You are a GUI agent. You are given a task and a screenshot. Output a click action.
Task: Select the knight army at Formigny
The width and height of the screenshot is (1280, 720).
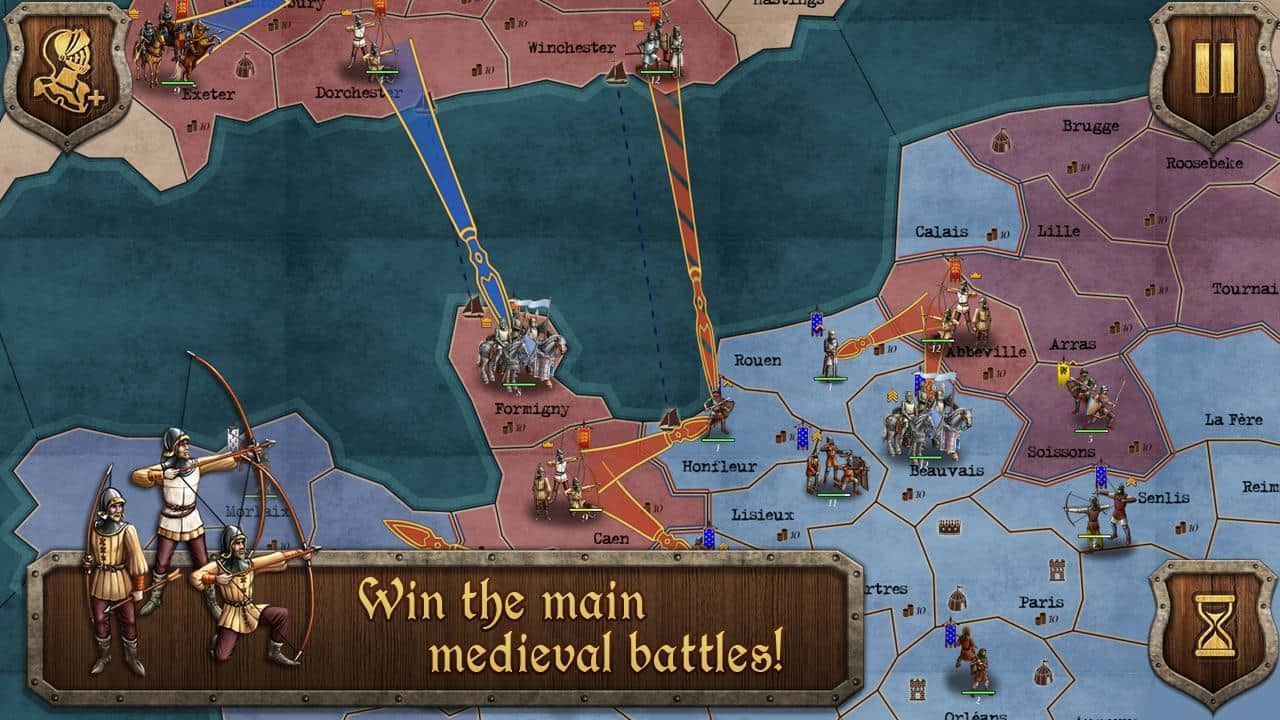click(x=520, y=350)
